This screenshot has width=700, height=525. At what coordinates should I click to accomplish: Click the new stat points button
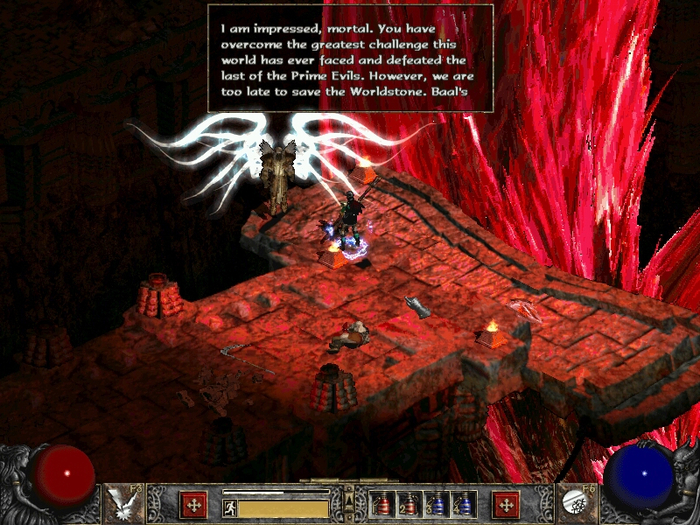click(194, 503)
